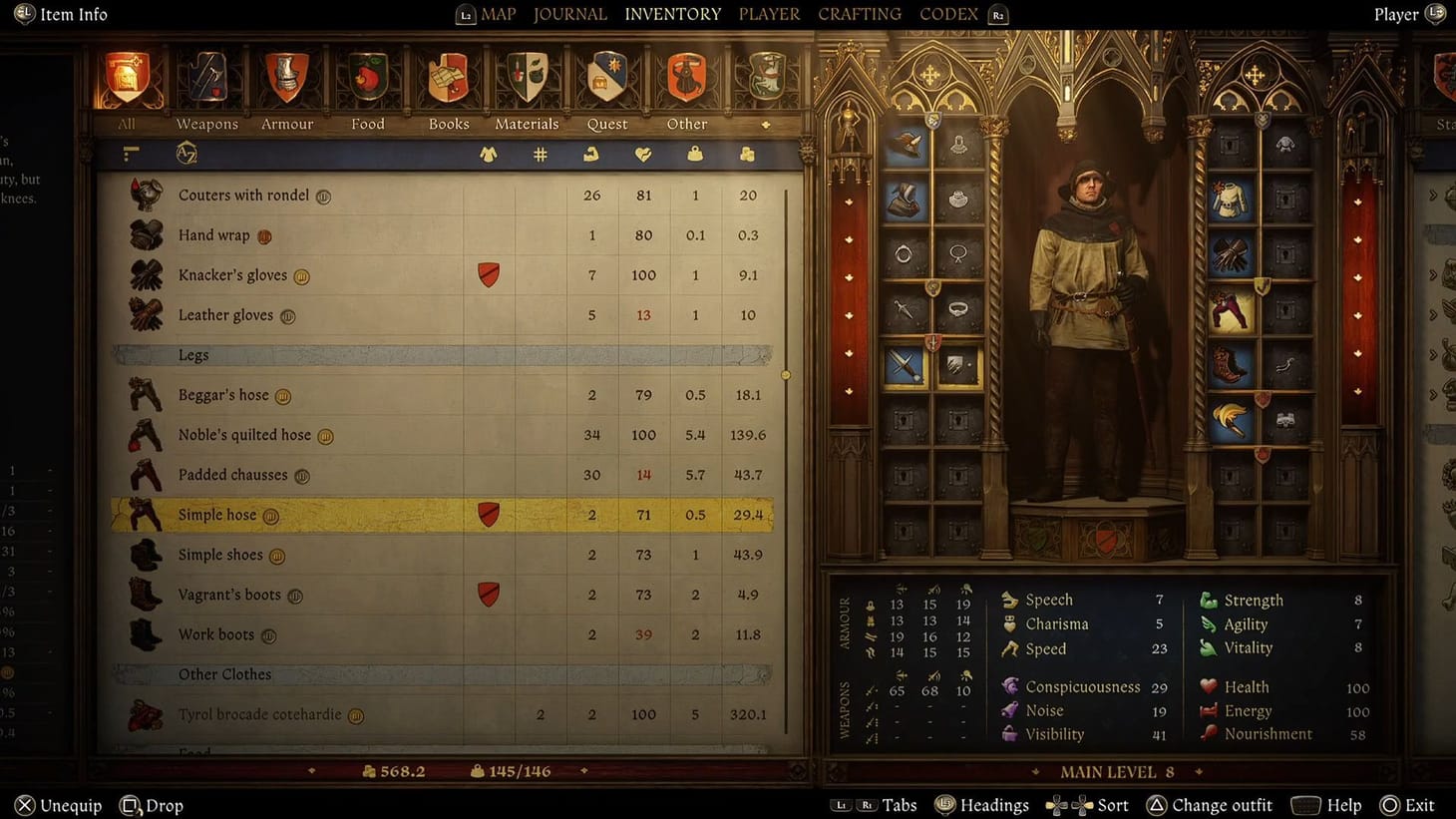Open the Crafting menu
Screen dimensions: 1456x819
pyautogui.click(x=859, y=14)
